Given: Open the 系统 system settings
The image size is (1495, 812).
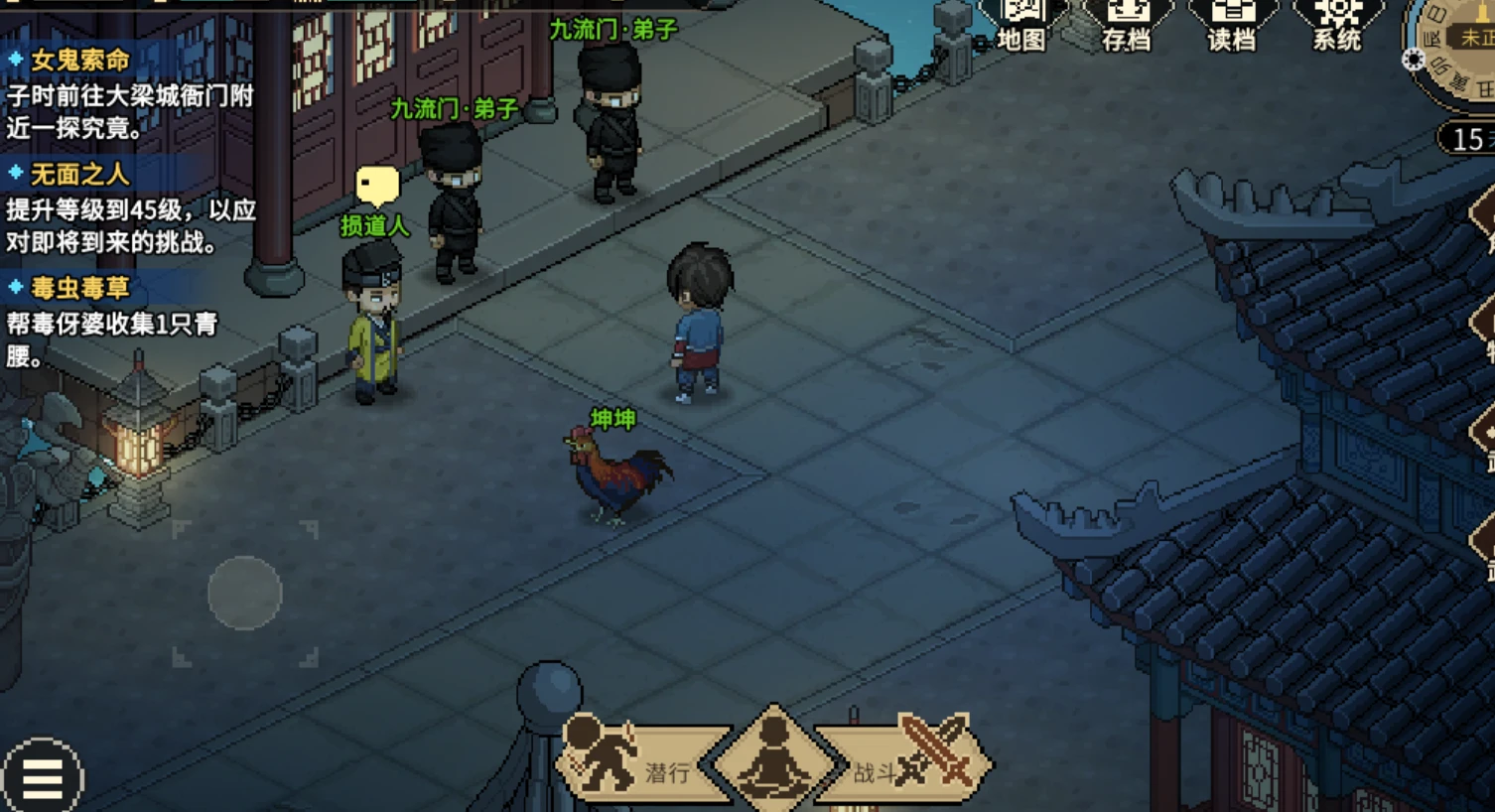Looking at the screenshot, I should (1337, 25).
